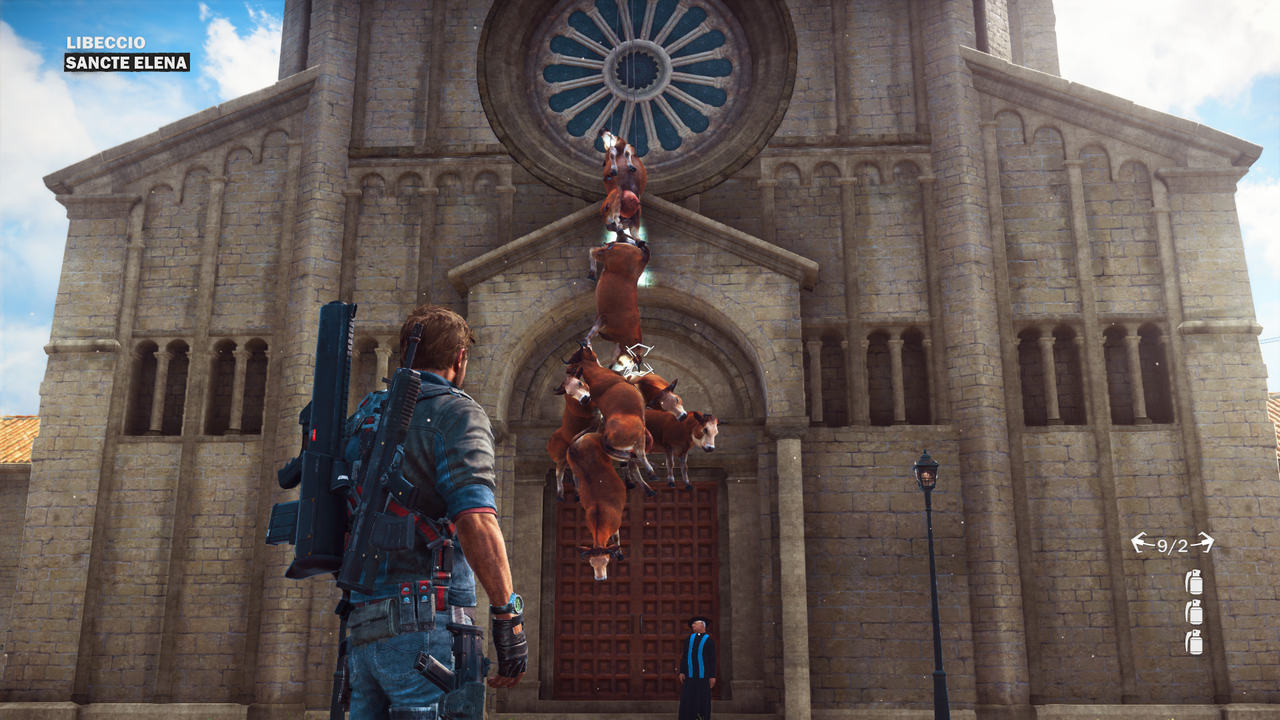This screenshot has height=720, width=1280.
Task: Click the Sancte Elena settlement label
Action: [x=126, y=62]
